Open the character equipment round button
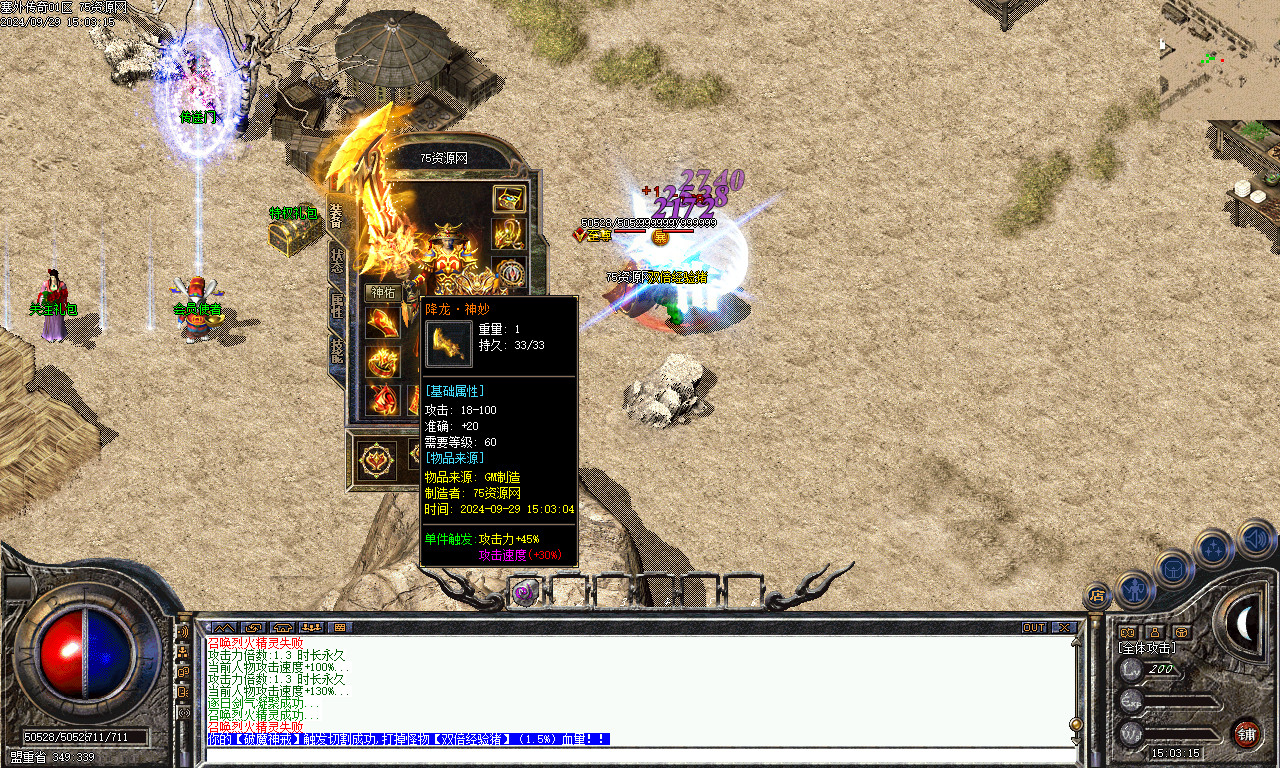1280x768 pixels. 1136,588
